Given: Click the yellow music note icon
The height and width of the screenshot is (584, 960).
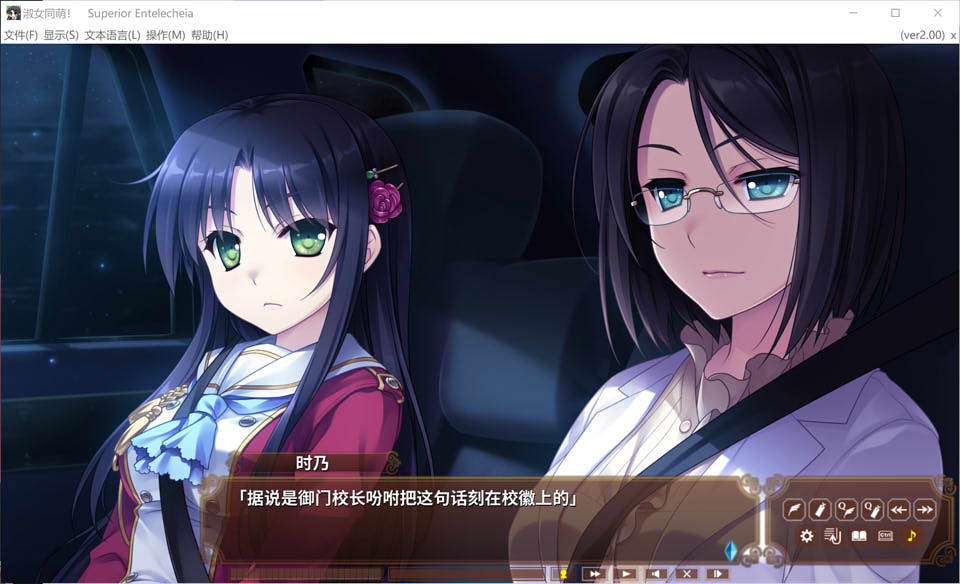Looking at the screenshot, I should (x=911, y=536).
